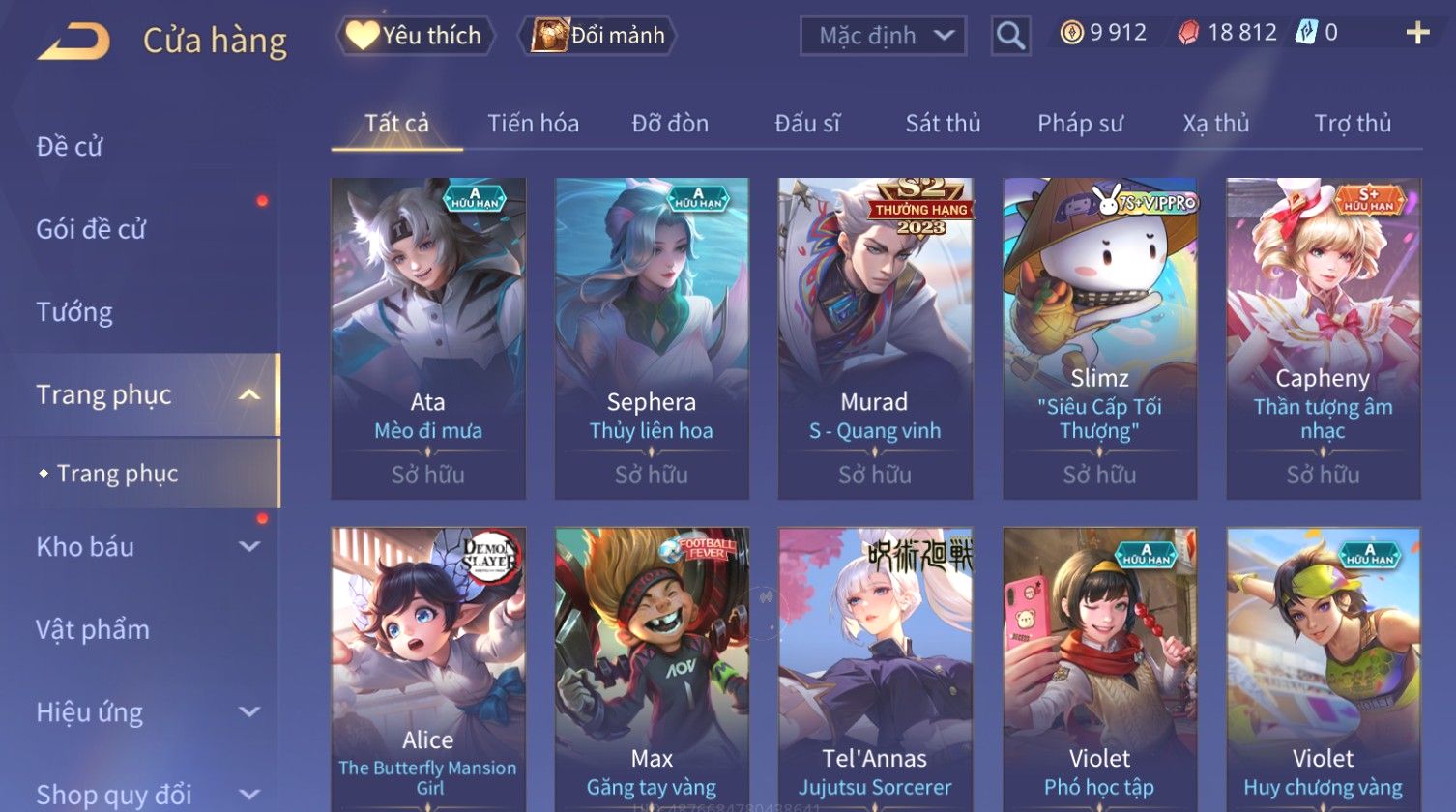The image size is (1456, 812).
Task: Open the Yêu thích favorites list
Action: pyautogui.click(x=415, y=36)
